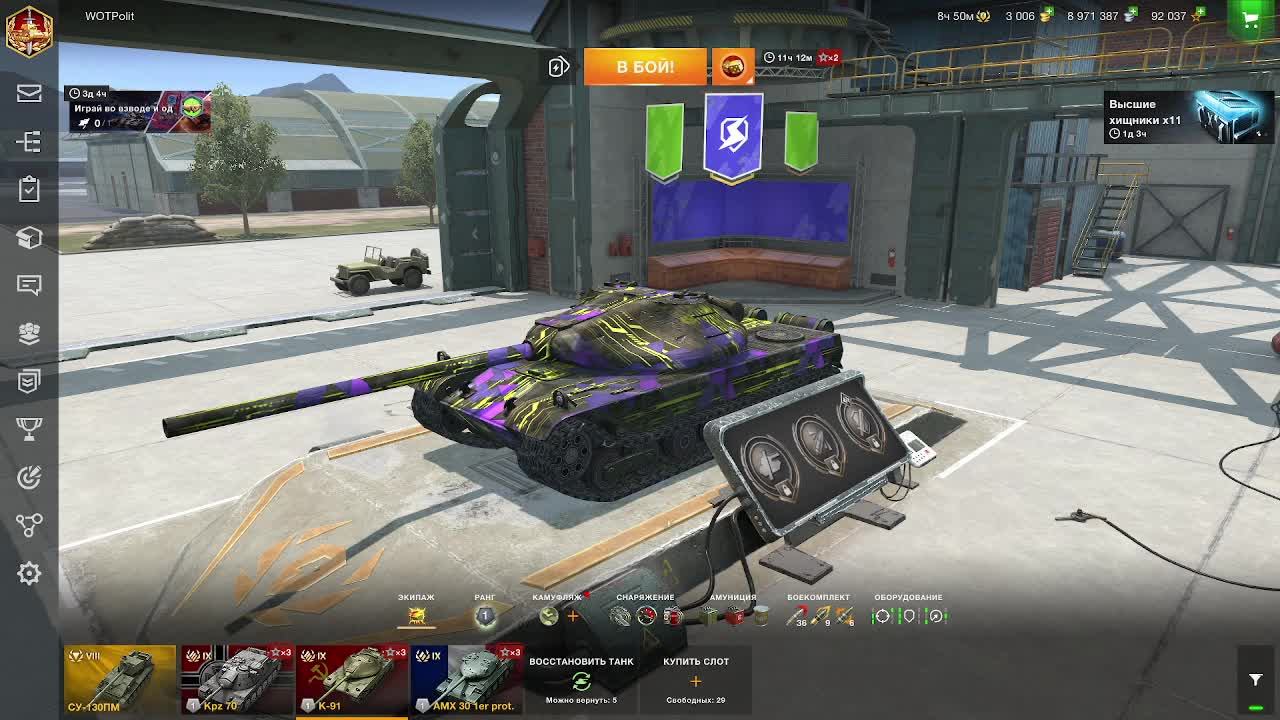Open the achievements trophy icon
The height and width of the screenshot is (720, 1280).
coord(29,428)
